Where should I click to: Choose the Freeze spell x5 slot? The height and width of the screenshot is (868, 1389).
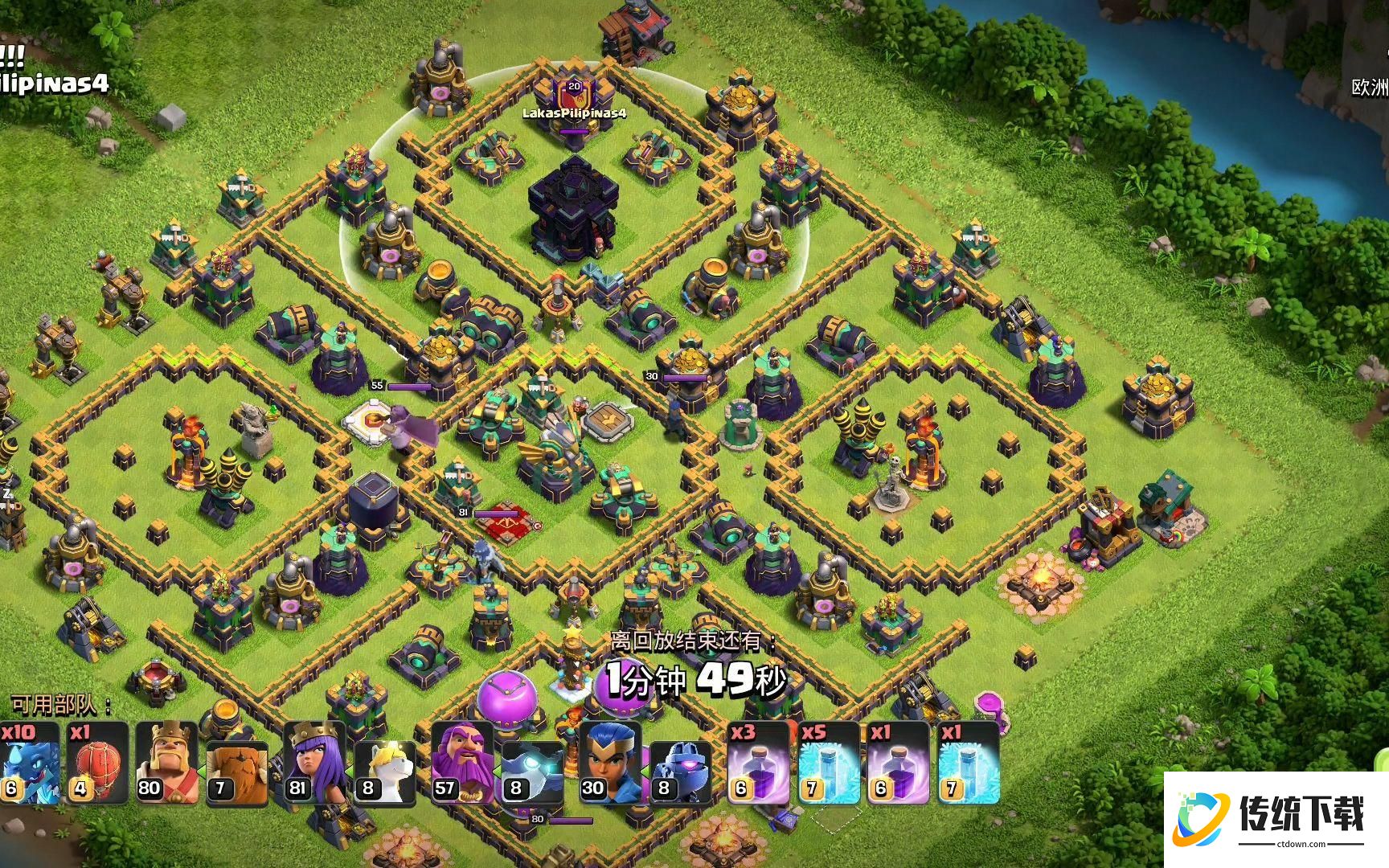click(828, 764)
